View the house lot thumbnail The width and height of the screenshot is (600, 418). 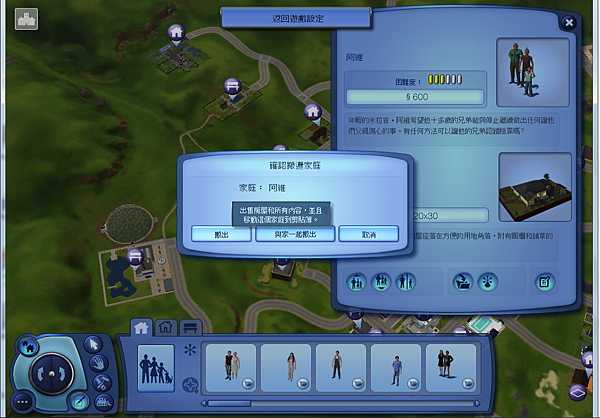(x=532, y=186)
